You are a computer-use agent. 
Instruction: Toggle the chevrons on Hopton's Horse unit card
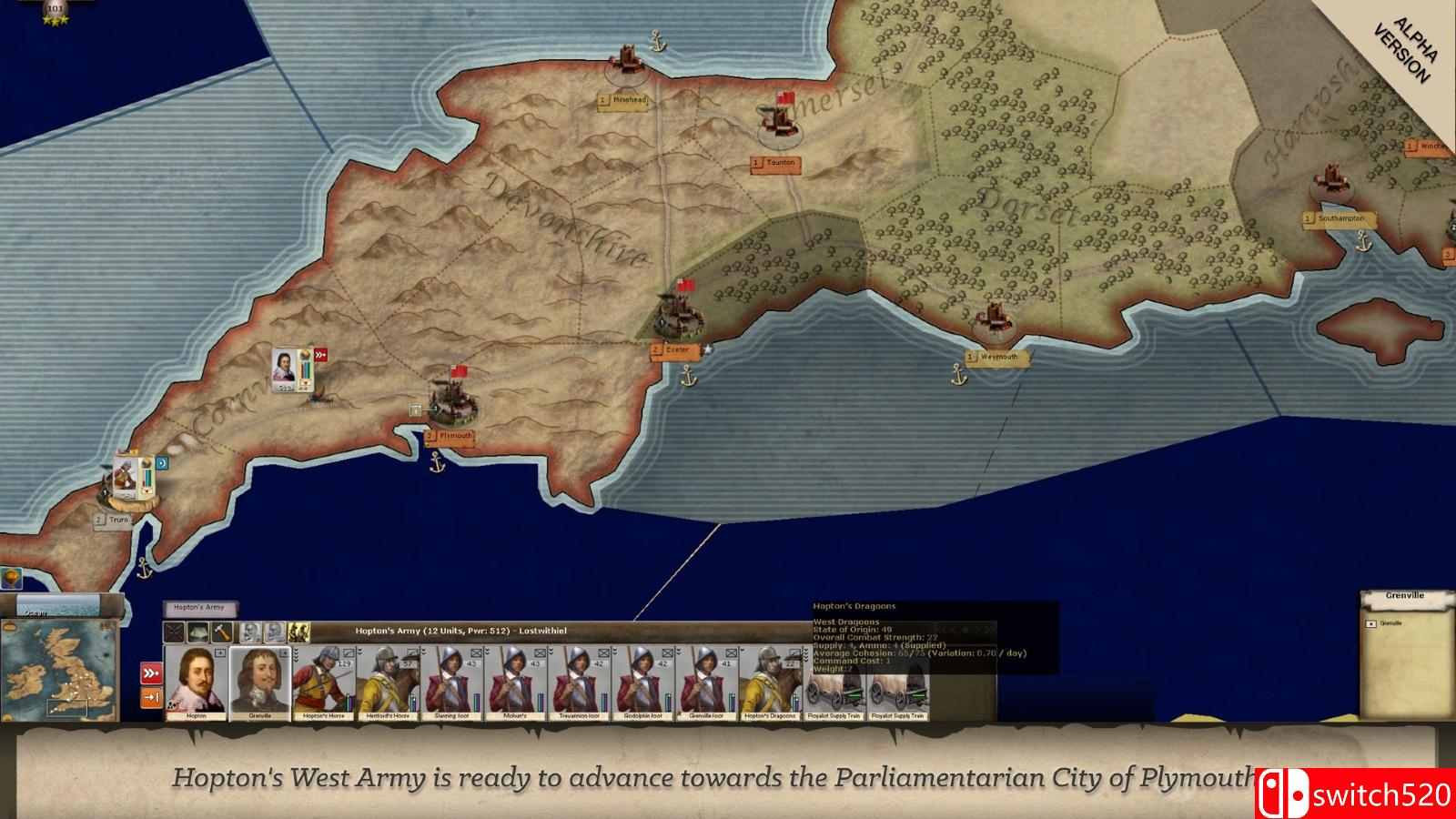coord(297,654)
